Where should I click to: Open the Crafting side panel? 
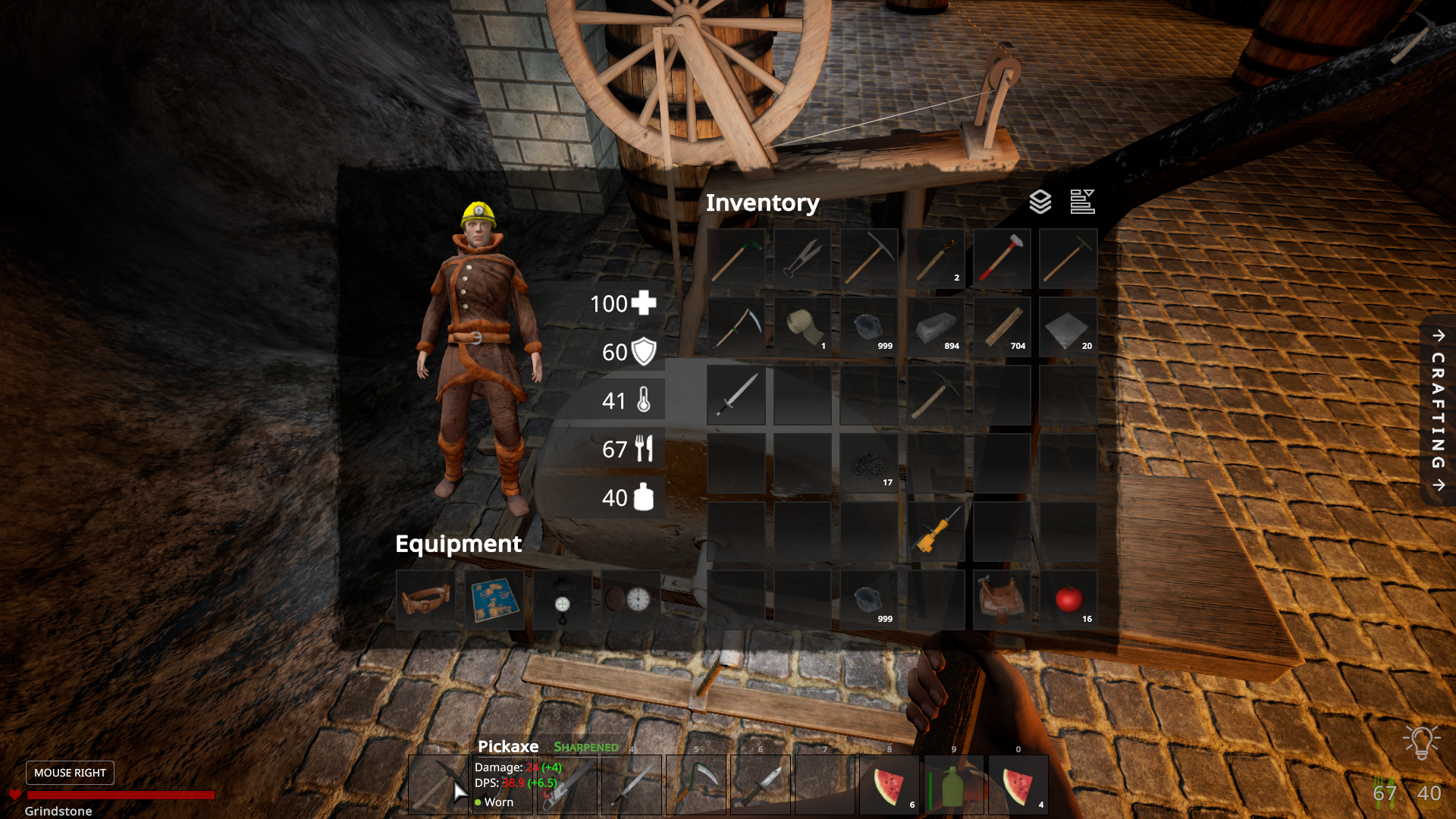click(x=1438, y=410)
